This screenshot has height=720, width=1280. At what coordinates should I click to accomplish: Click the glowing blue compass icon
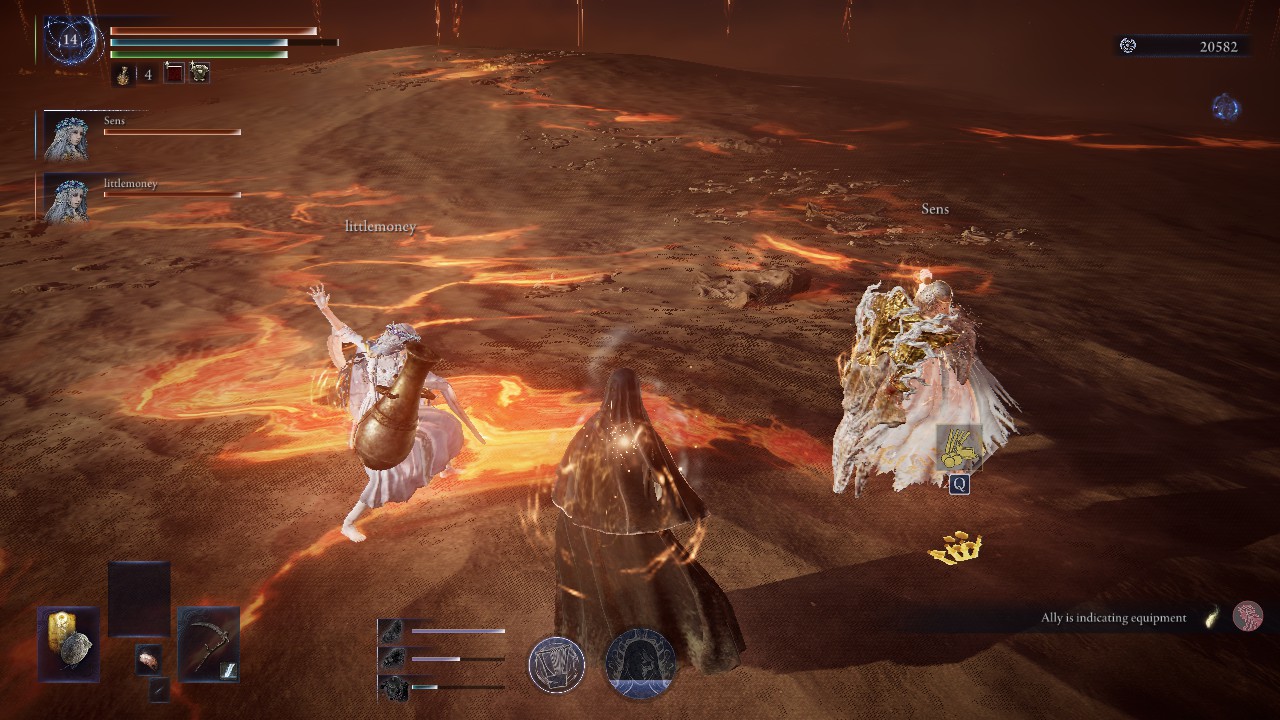1225,107
